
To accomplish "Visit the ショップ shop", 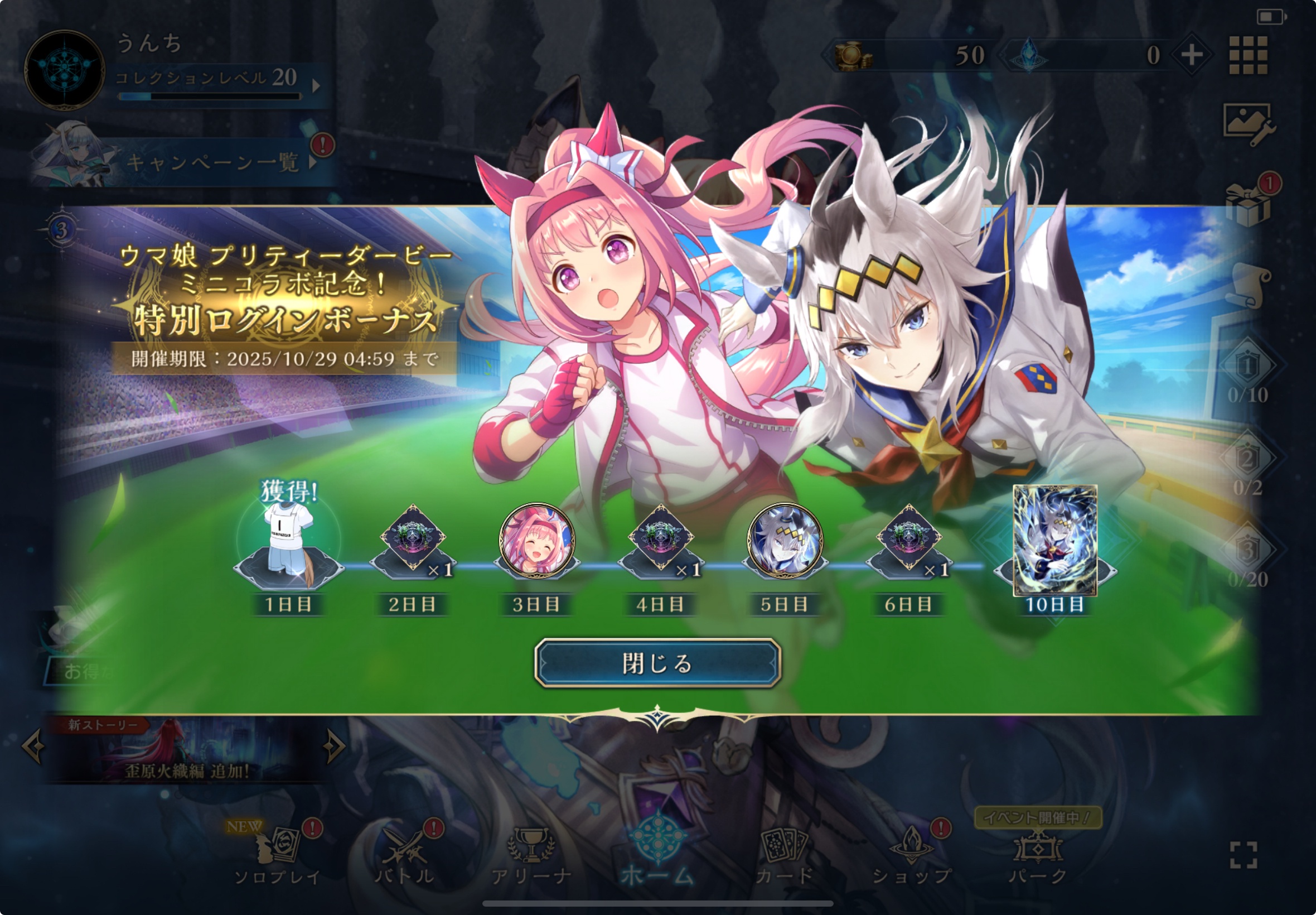I will tap(911, 855).
